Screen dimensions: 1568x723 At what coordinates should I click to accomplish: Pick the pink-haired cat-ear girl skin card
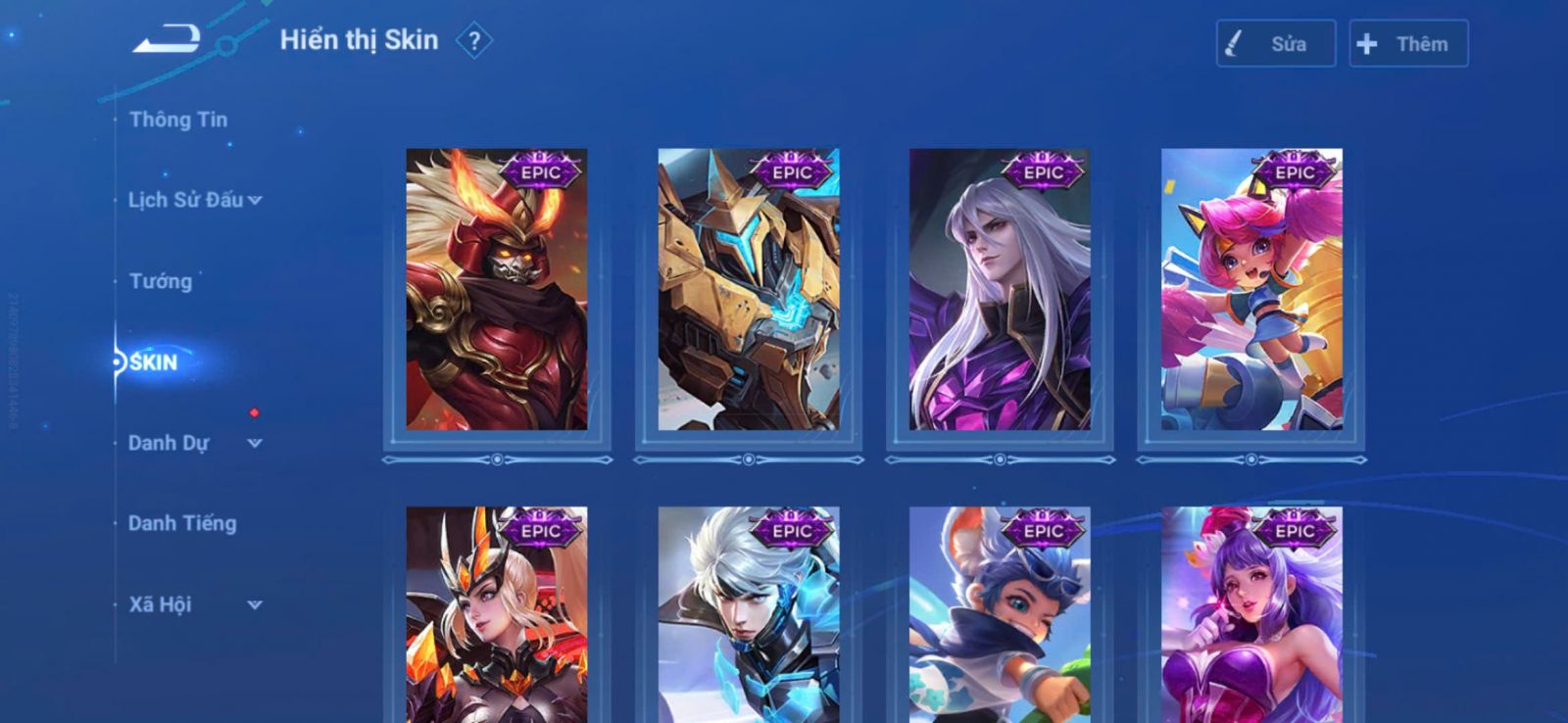[x=1251, y=289]
